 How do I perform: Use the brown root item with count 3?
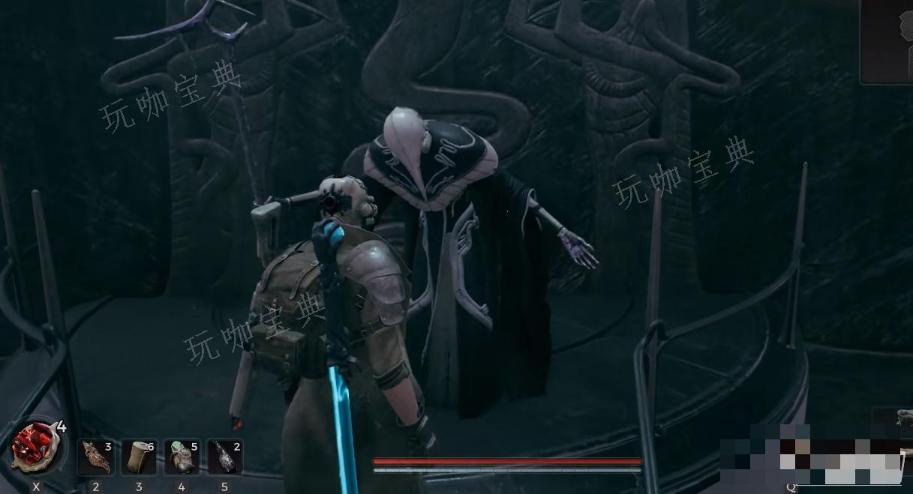pyautogui.click(x=96, y=456)
